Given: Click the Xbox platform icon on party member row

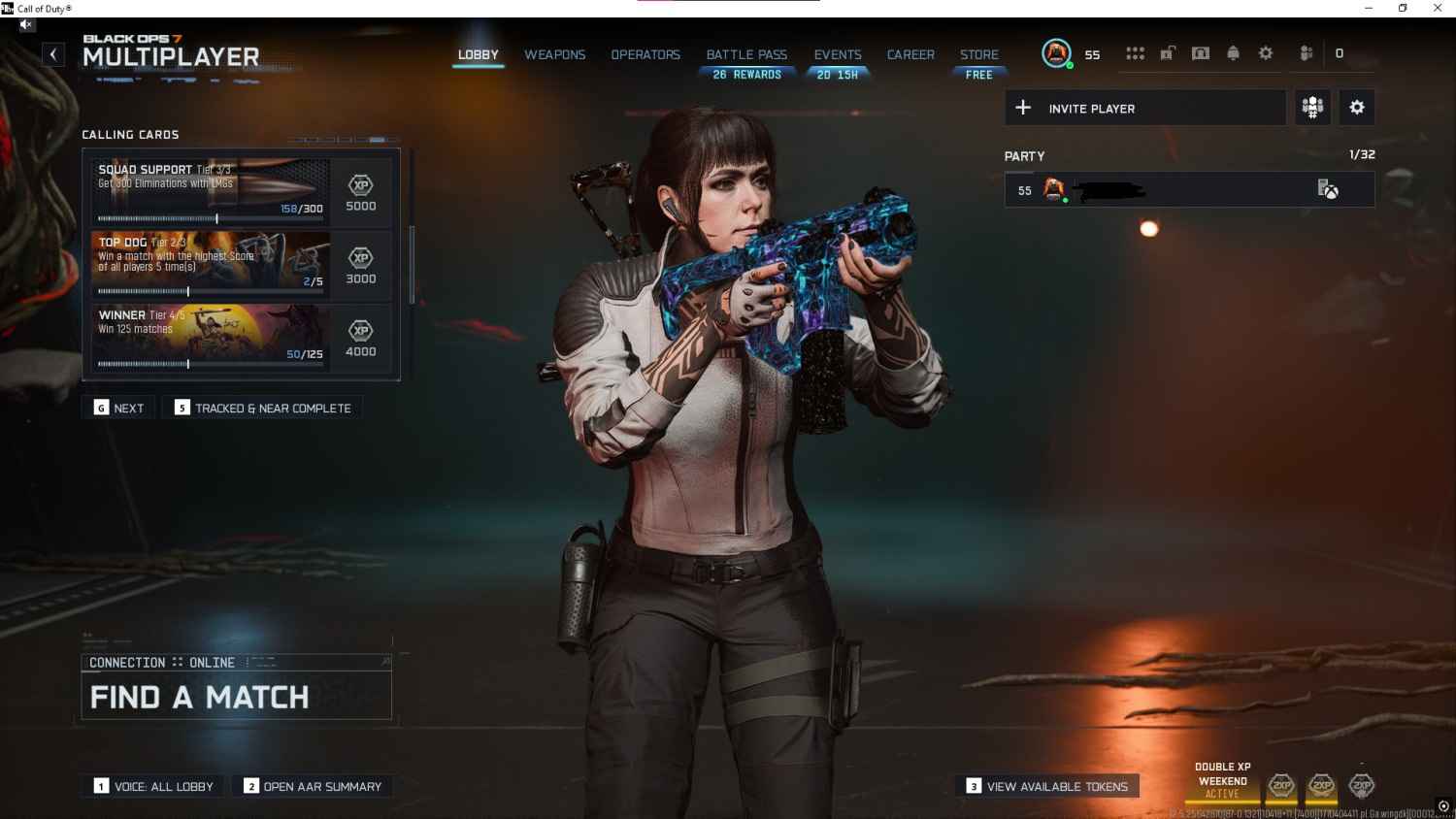Looking at the screenshot, I should point(1330,190).
